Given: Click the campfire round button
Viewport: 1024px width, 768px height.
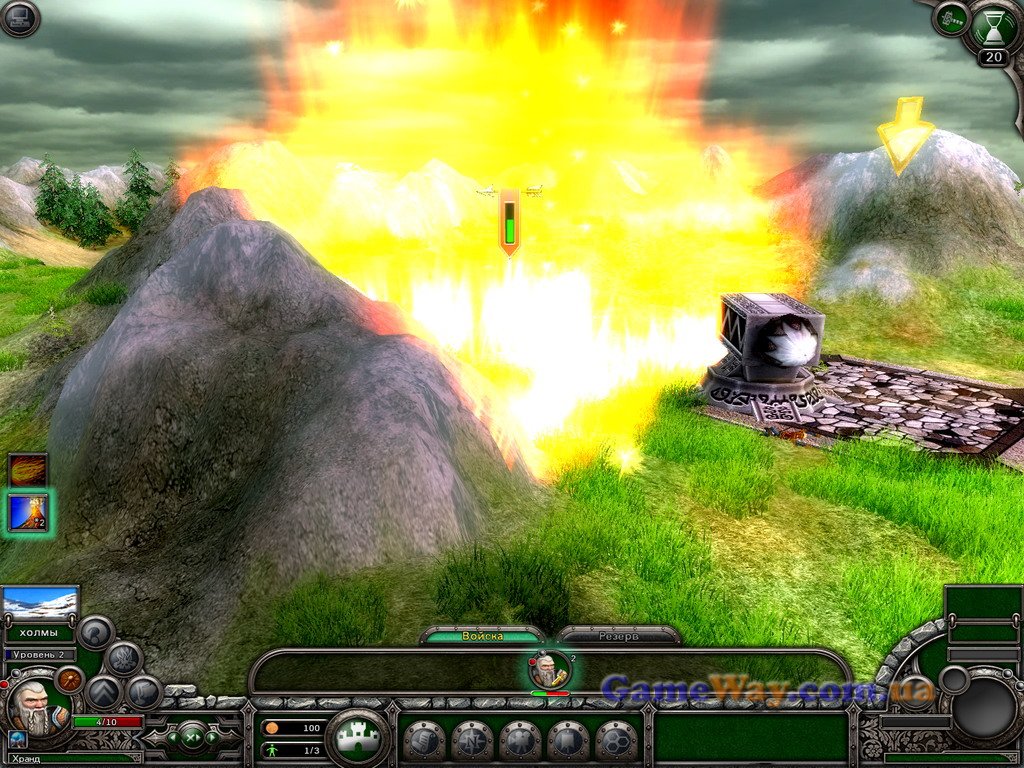Looking at the screenshot, I should [123, 657].
